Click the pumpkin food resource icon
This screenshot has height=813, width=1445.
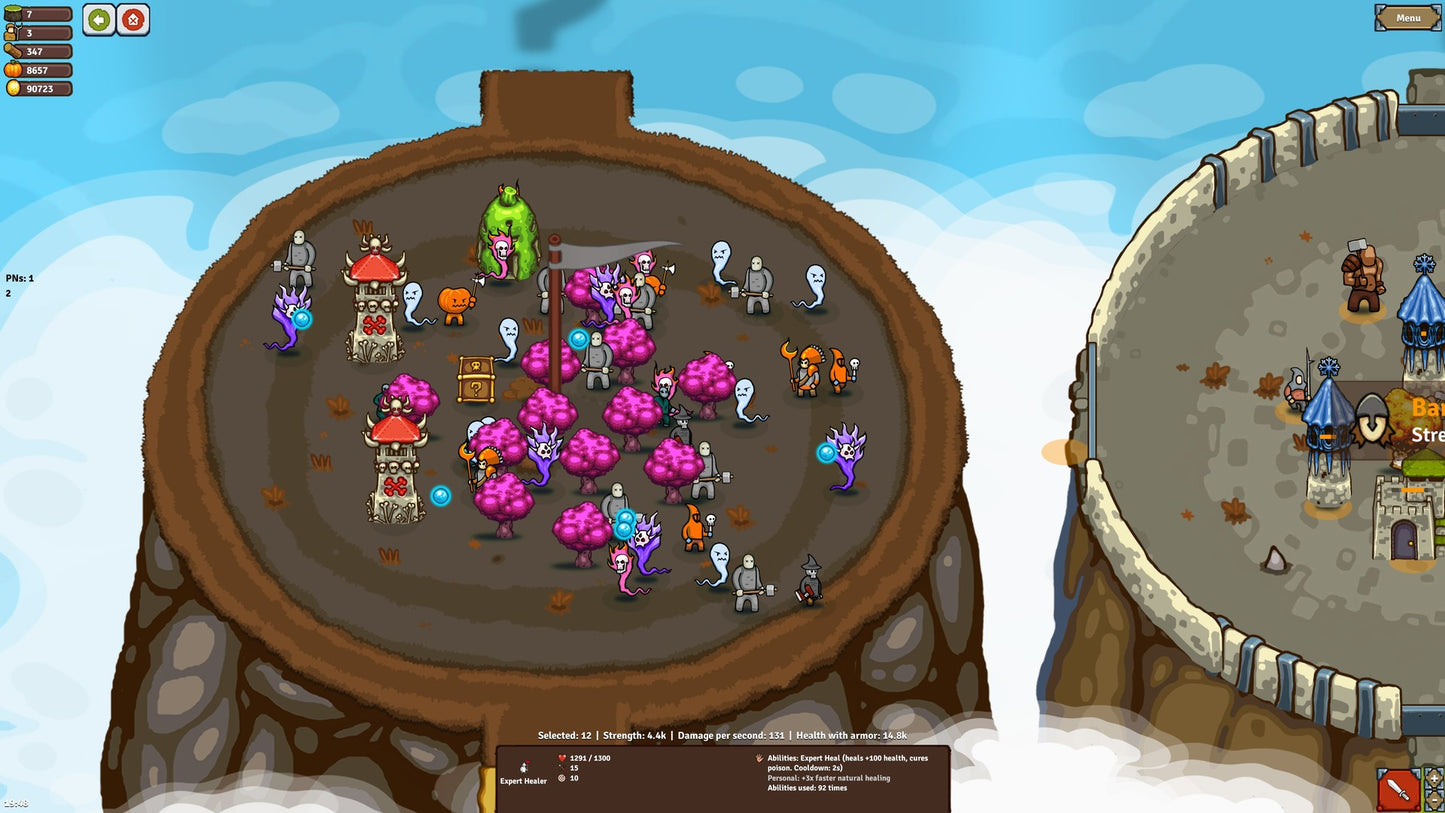pyautogui.click(x=12, y=70)
